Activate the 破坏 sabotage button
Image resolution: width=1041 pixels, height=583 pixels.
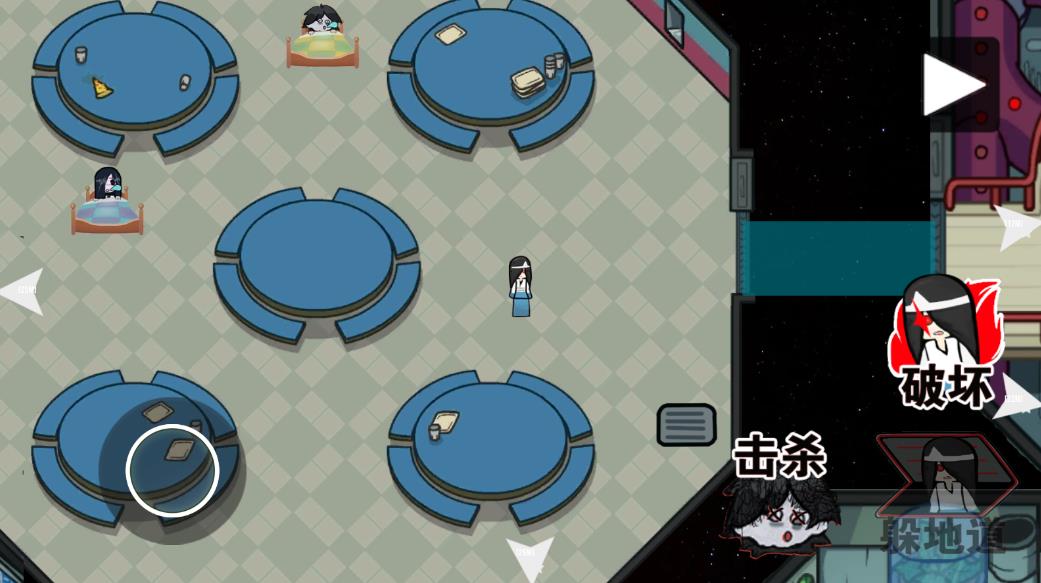940,343
